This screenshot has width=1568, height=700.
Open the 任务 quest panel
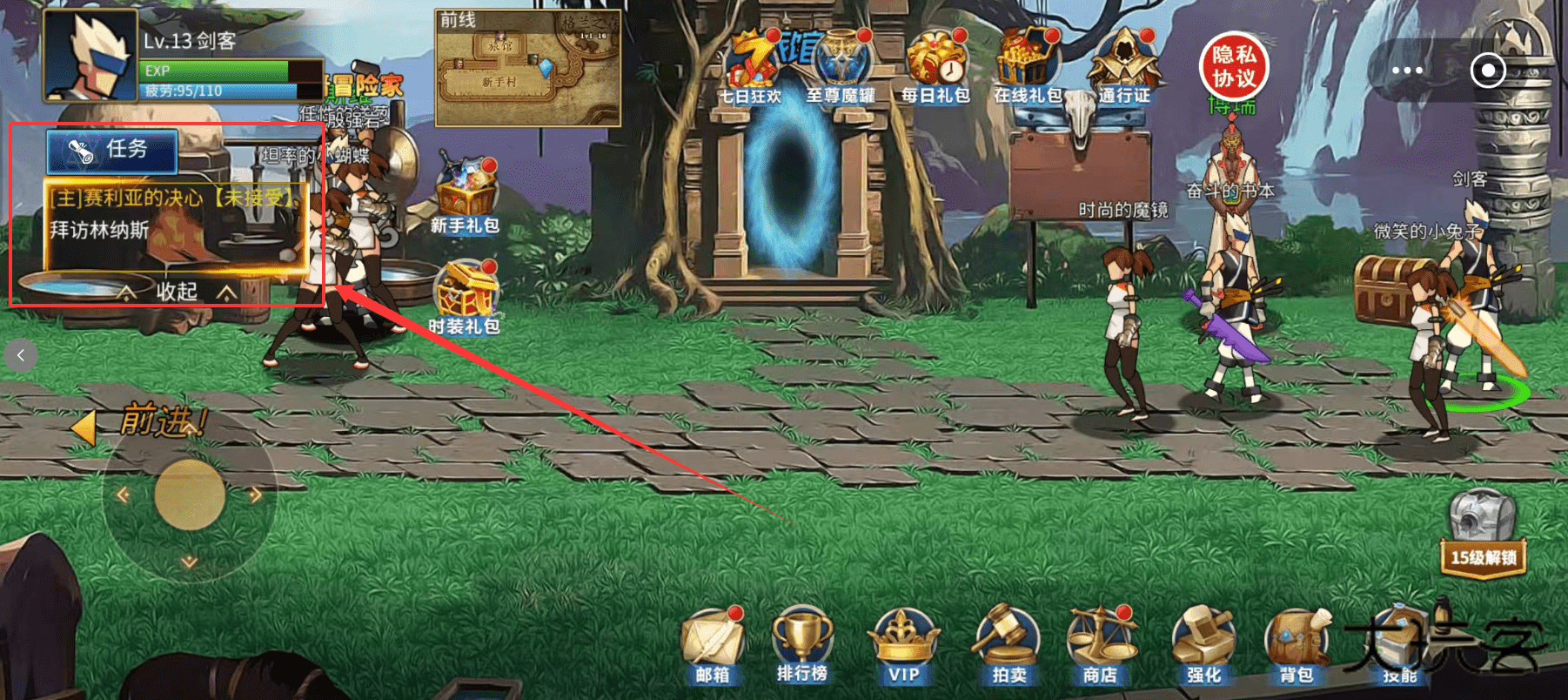coord(112,151)
